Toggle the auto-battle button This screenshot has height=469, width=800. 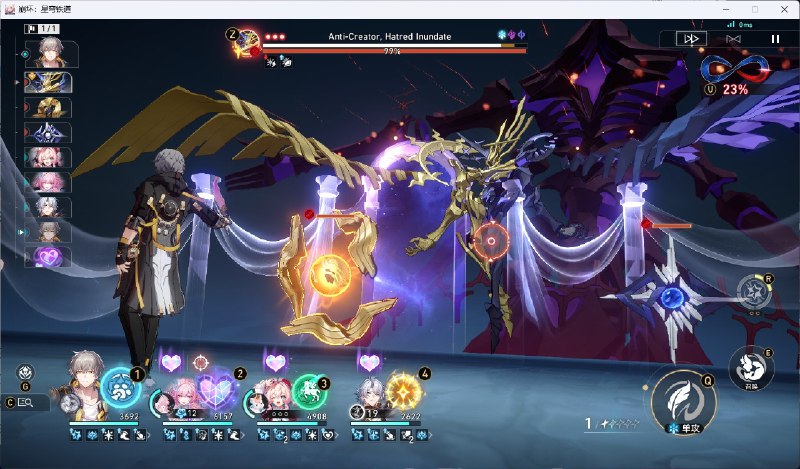(x=732, y=38)
